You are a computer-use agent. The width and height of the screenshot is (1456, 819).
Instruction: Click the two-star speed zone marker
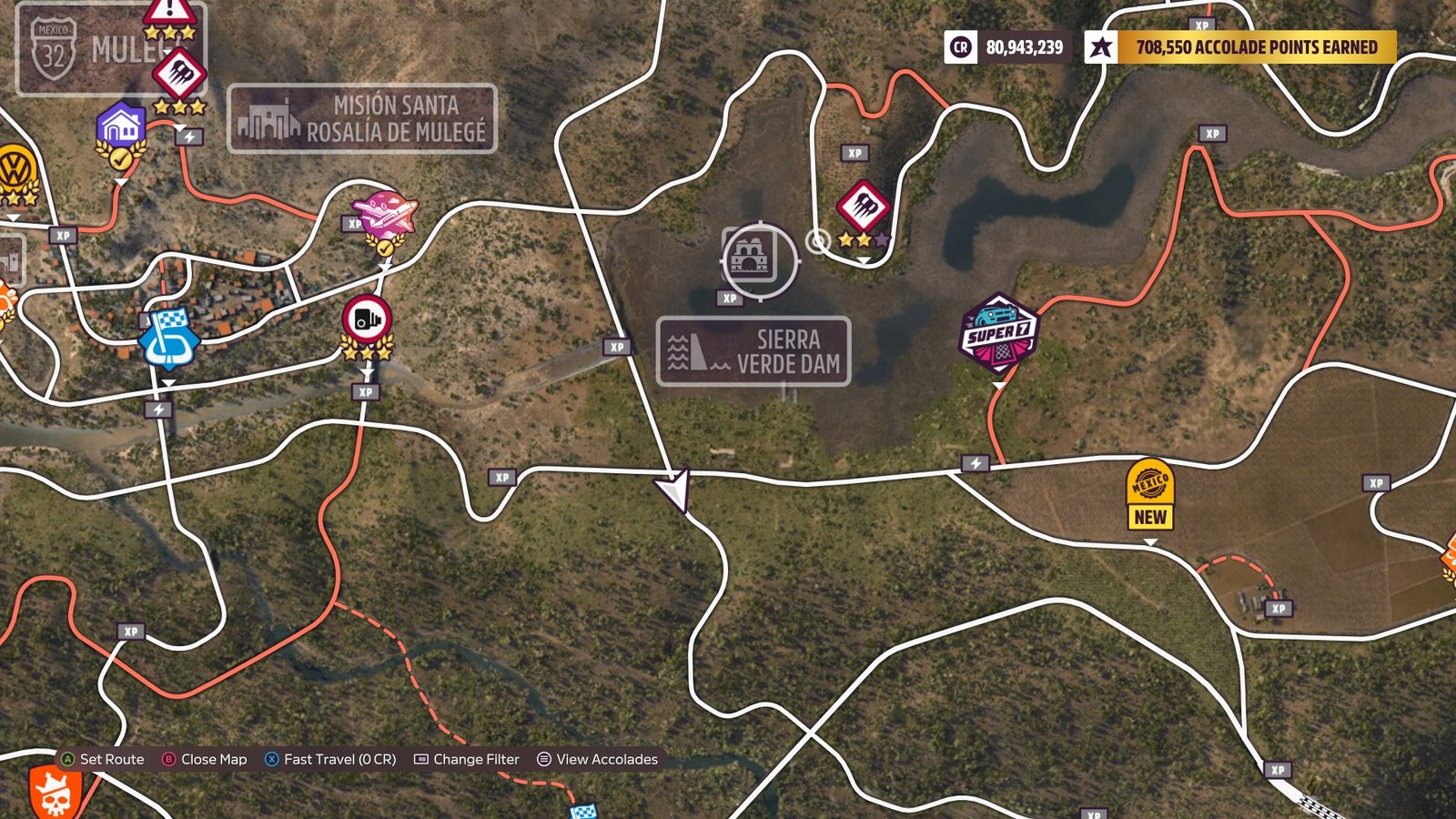[x=862, y=208]
